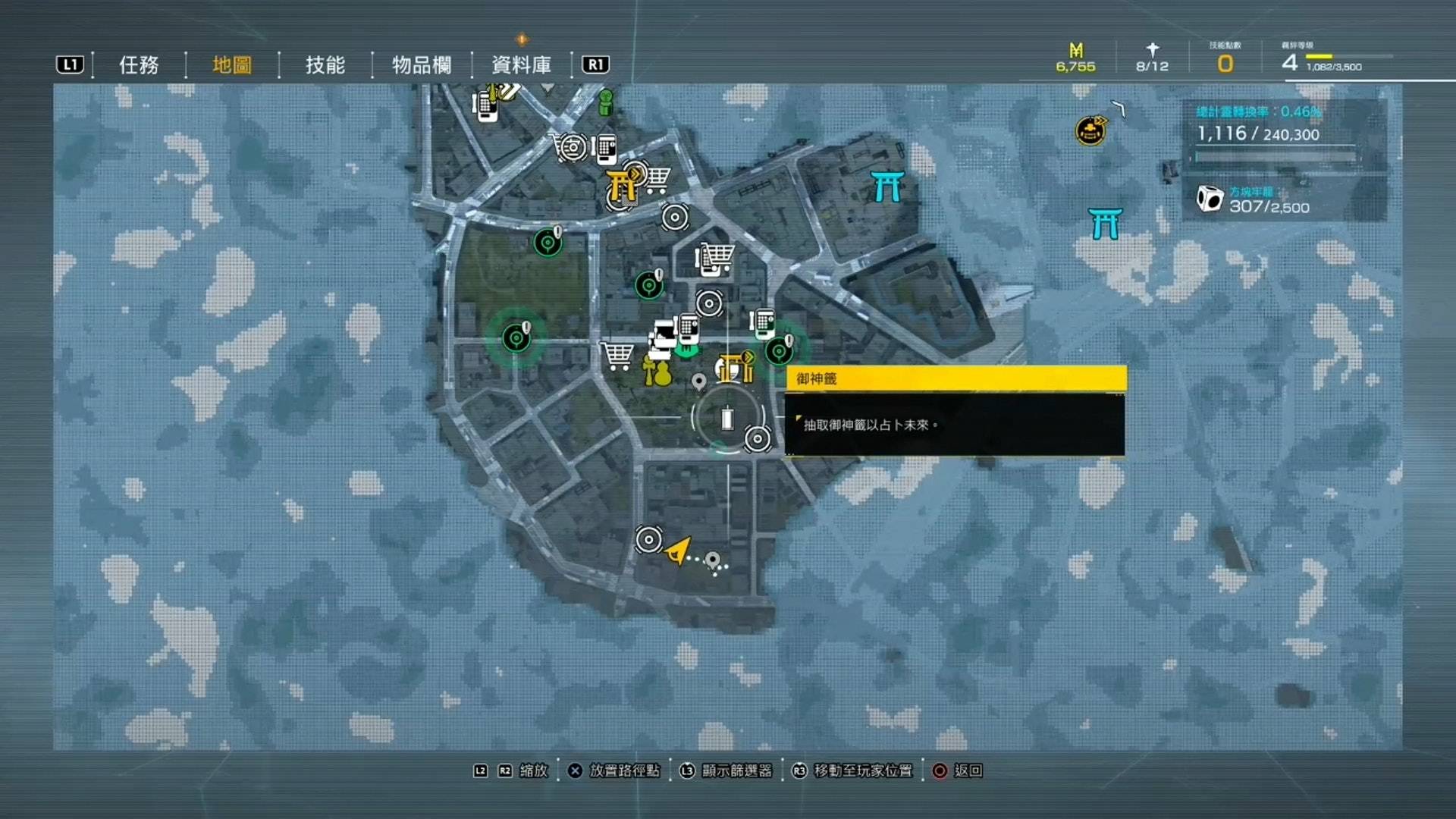Toggle the white ring collectible marker below the shrine
Image resolution: width=1456 pixels, height=819 pixels.
pyautogui.click(x=757, y=438)
